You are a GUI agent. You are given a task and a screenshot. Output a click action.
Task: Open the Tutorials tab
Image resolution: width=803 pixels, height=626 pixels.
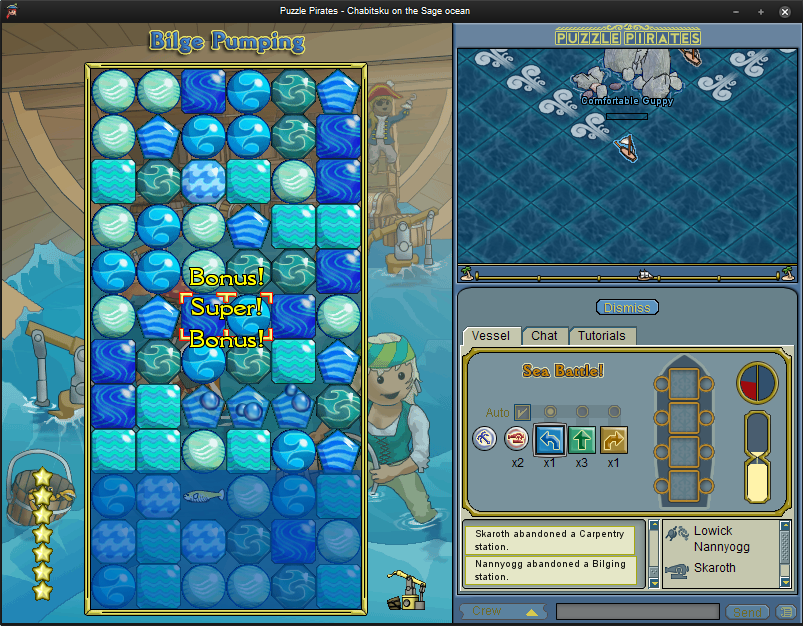pos(601,336)
